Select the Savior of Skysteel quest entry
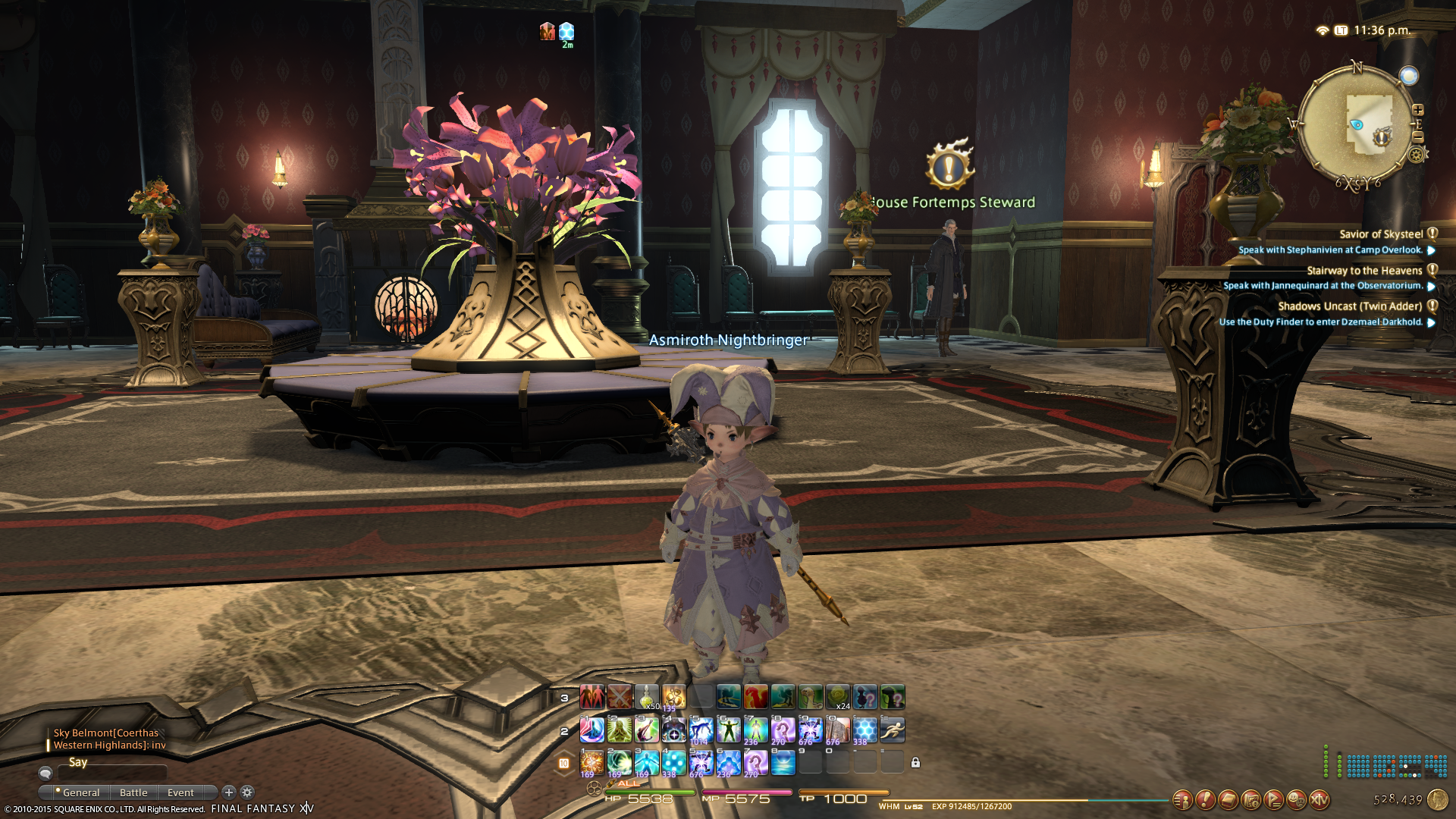Screen dimensions: 1456x819 1380,234
